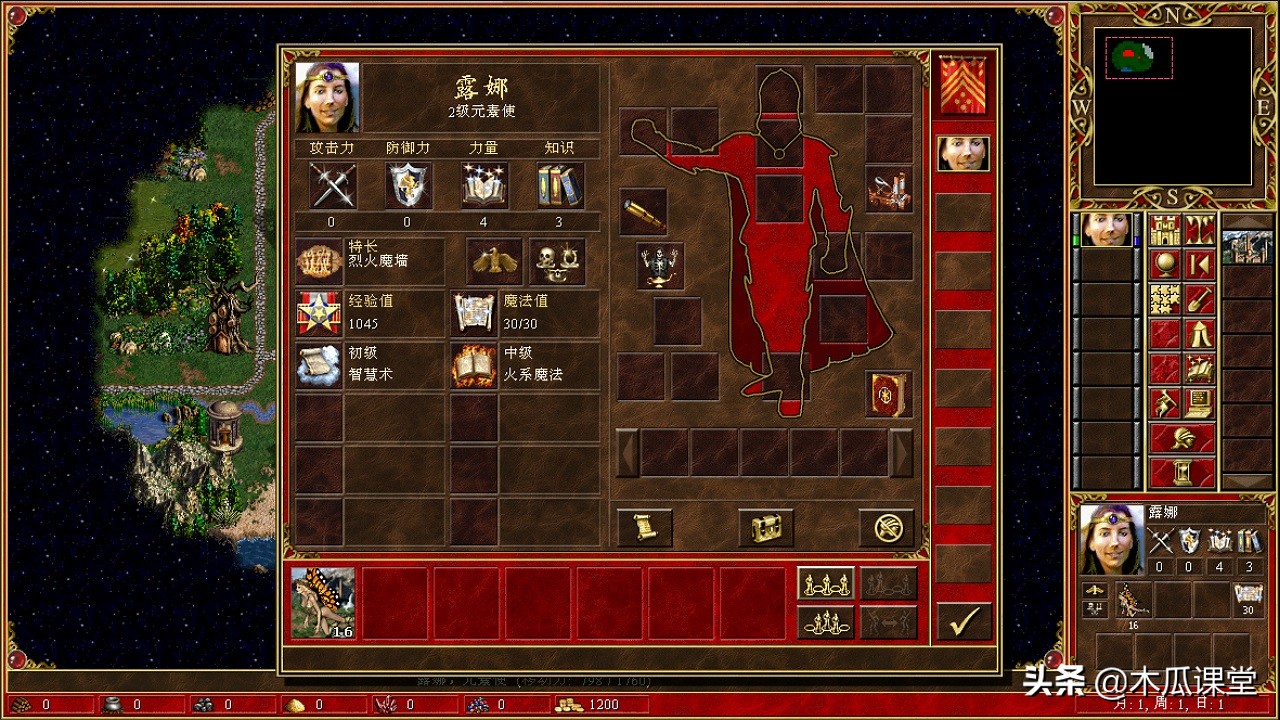Dismiss the hero with the crossed-helmet button
This screenshot has height=720, width=1280.
pyautogui.click(x=887, y=527)
